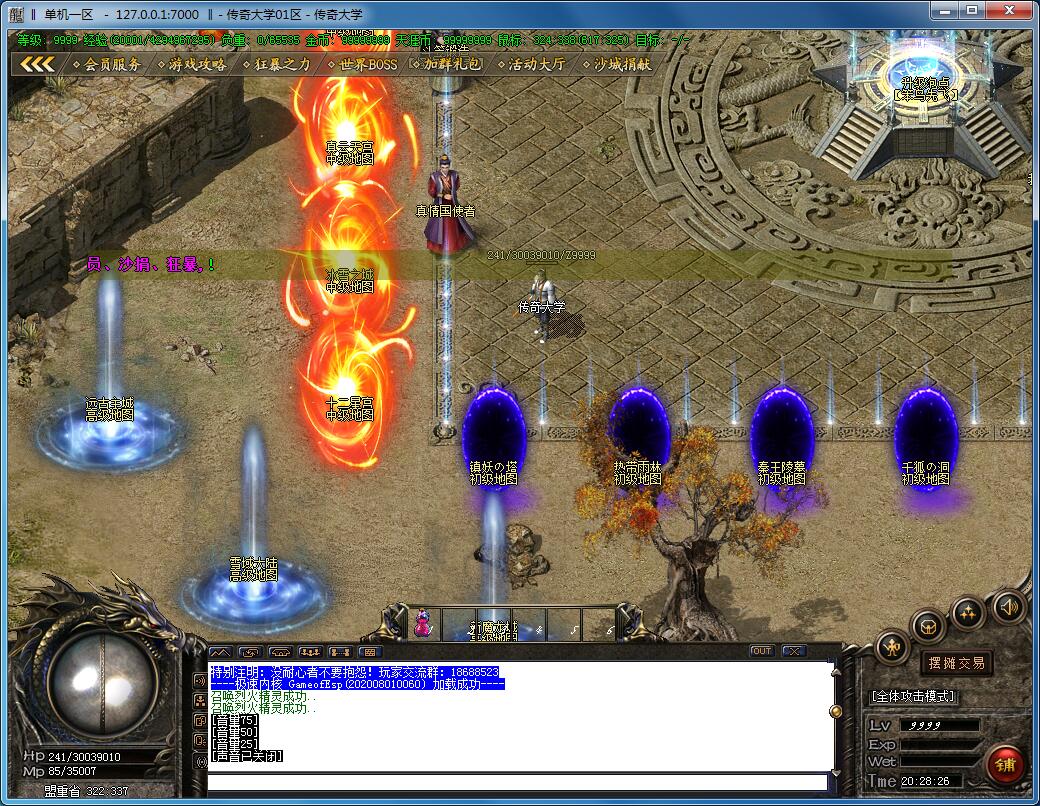
Task: Select the red potion hotbar slot
Action: click(x=423, y=624)
